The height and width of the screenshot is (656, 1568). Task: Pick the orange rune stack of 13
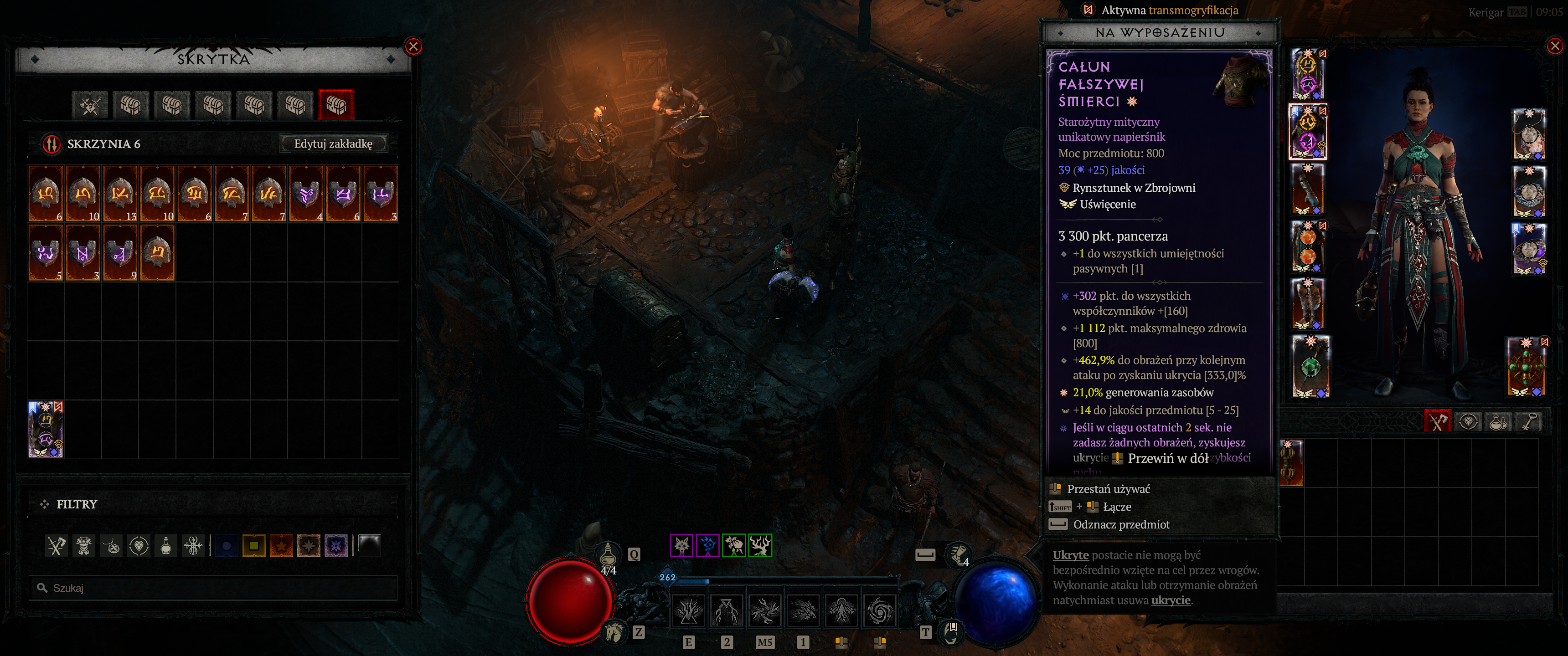point(120,193)
